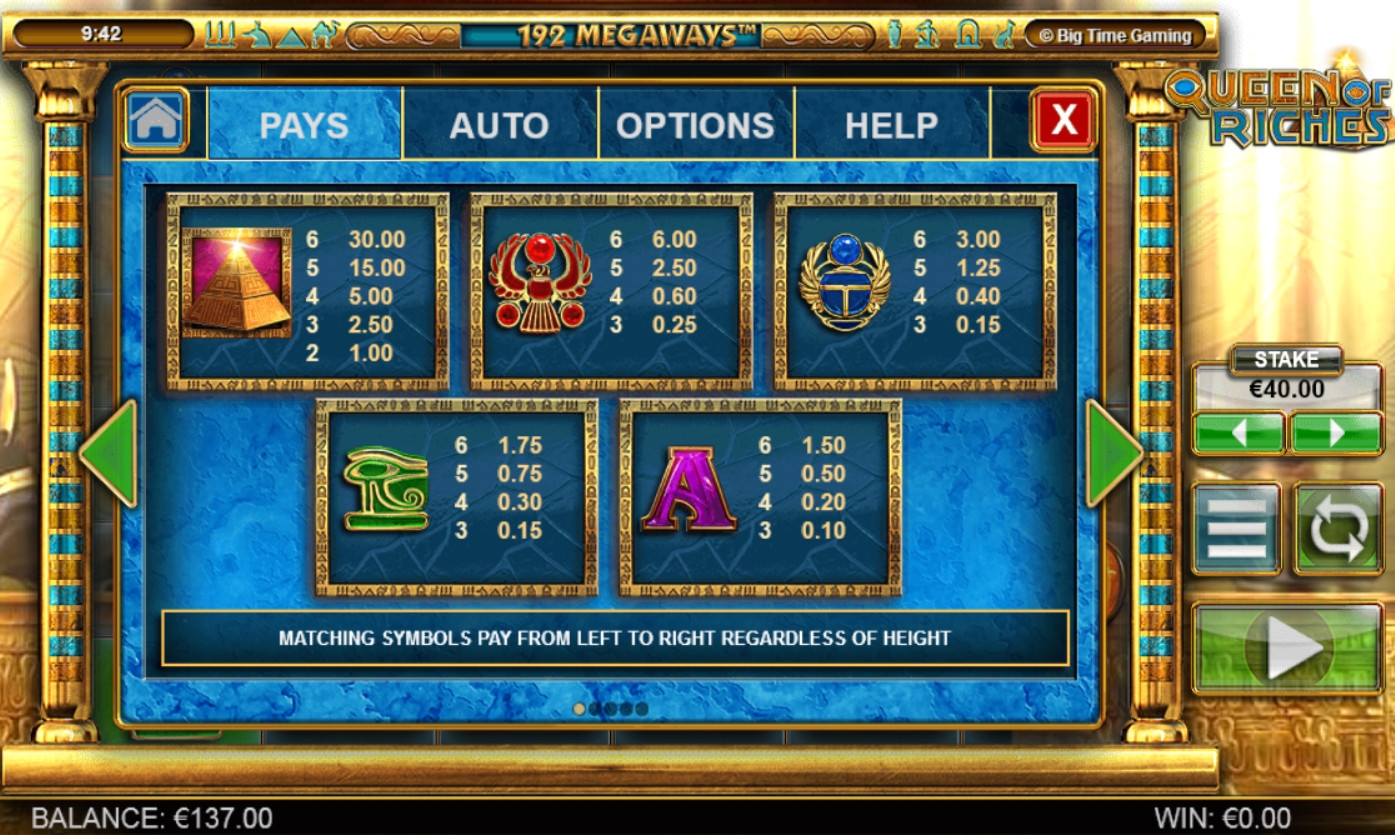Activate the autoplay loop button
1395x835 pixels.
(1338, 528)
